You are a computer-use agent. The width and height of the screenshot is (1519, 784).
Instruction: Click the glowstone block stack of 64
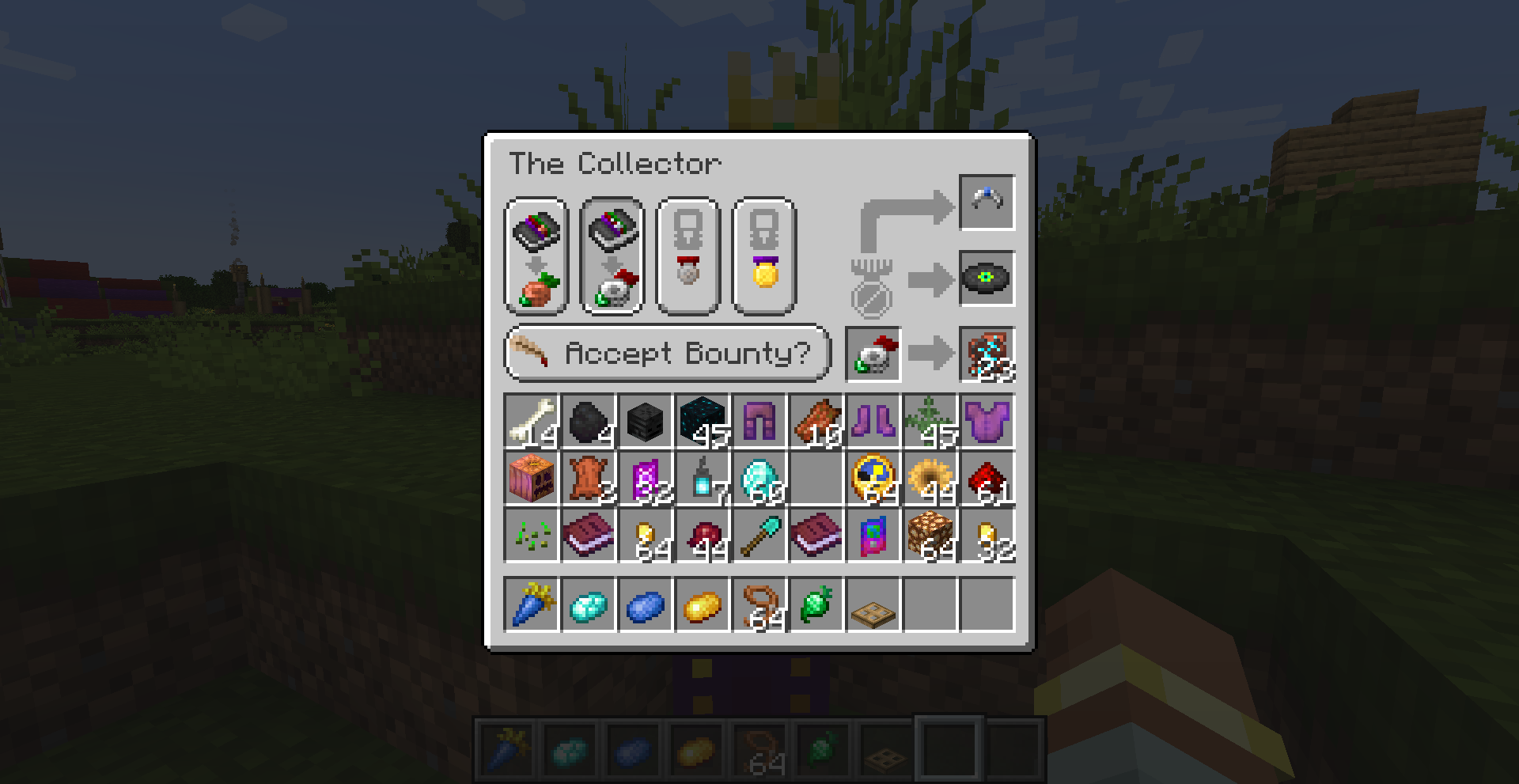tap(930, 536)
